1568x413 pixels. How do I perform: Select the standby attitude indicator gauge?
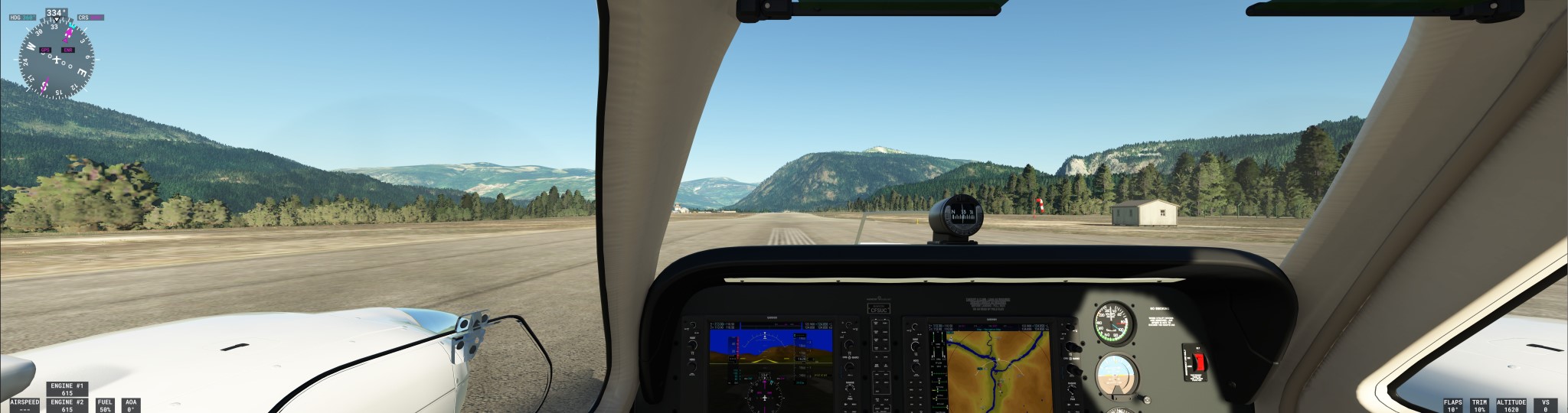1116,376
